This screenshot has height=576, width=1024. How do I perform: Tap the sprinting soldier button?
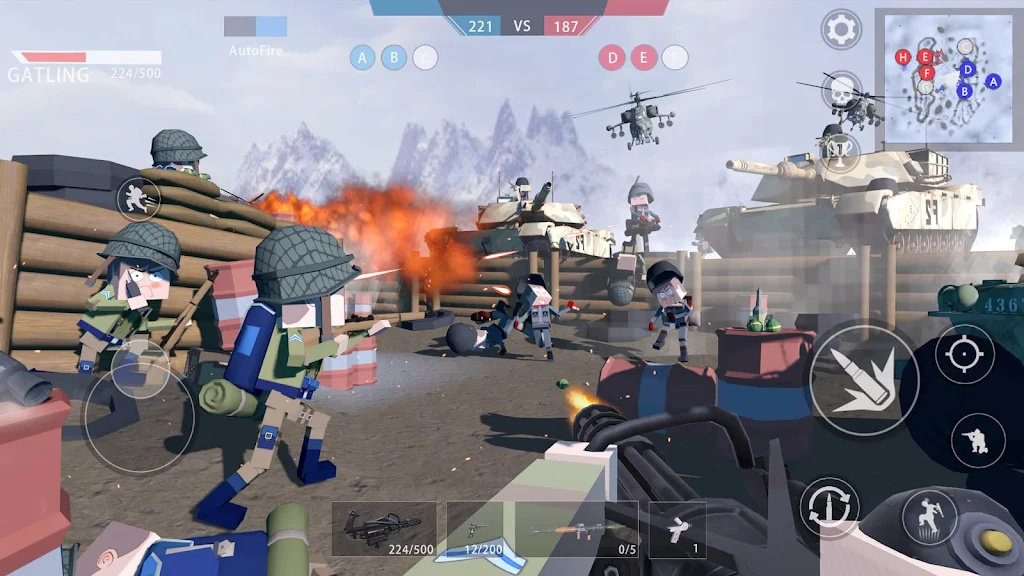point(138,199)
